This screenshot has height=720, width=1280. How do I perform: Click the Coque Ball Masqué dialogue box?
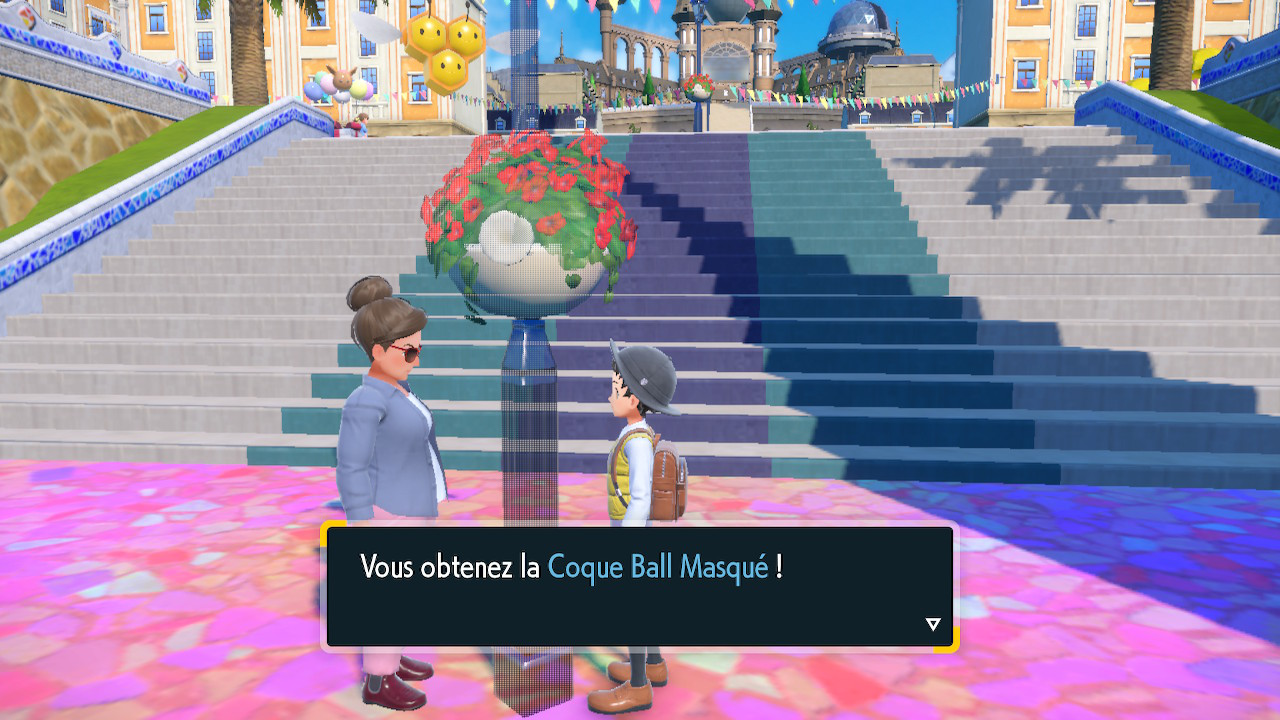[x=640, y=587]
